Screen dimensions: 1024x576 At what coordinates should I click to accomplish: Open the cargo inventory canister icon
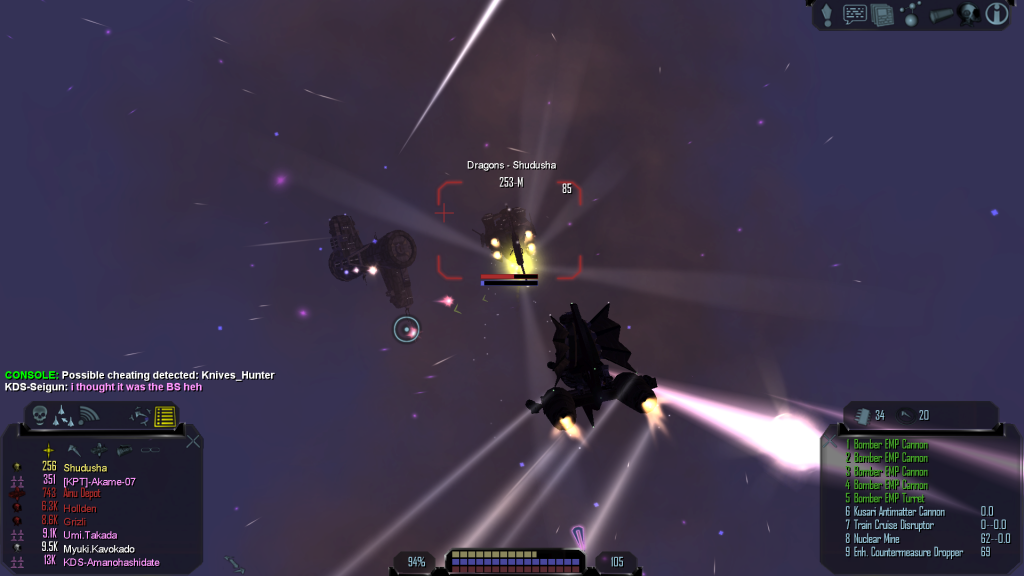click(x=940, y=14)
